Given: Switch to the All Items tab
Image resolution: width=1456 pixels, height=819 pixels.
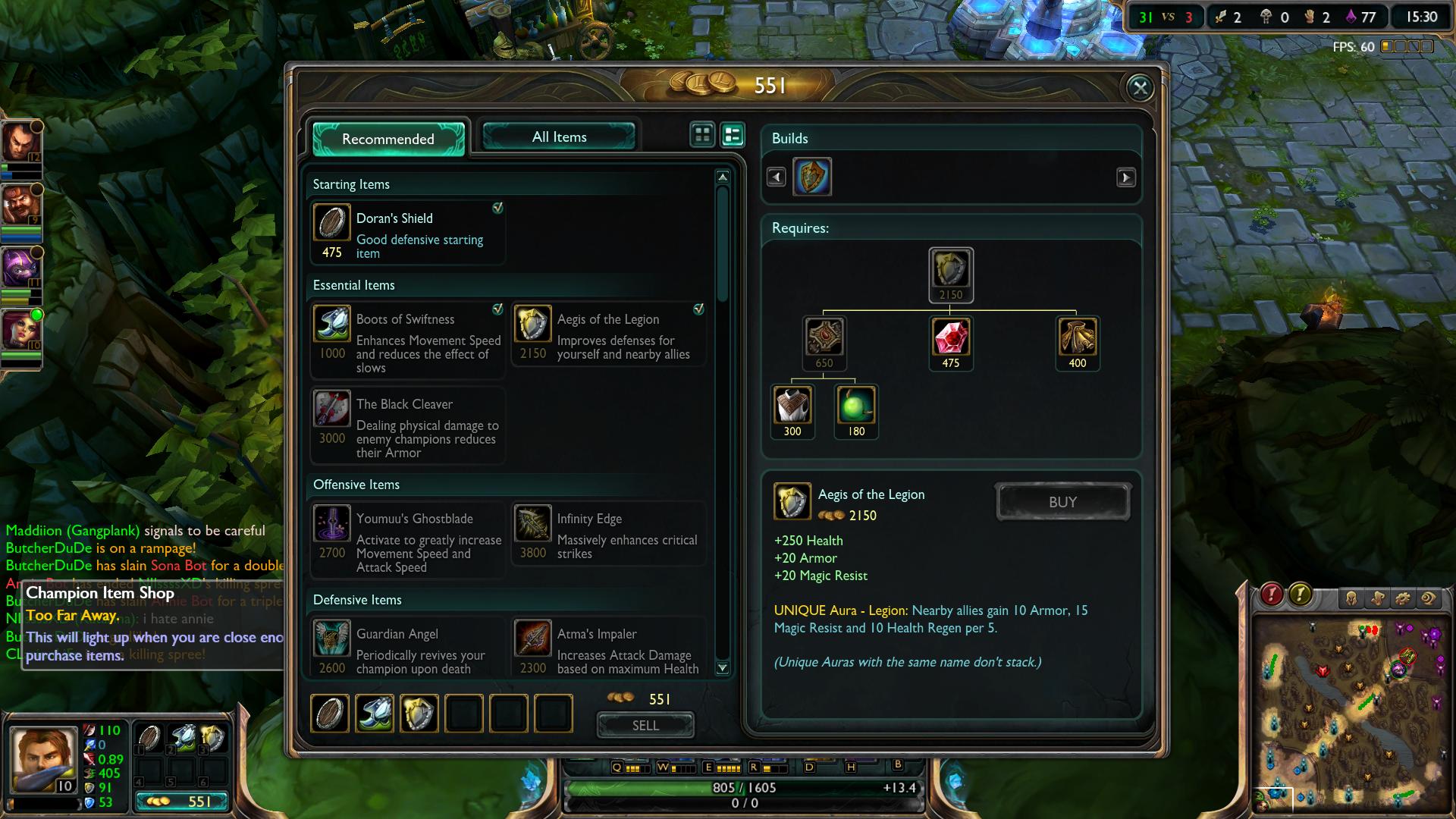Looking at the screenshot, I should (x=559, y=137).
